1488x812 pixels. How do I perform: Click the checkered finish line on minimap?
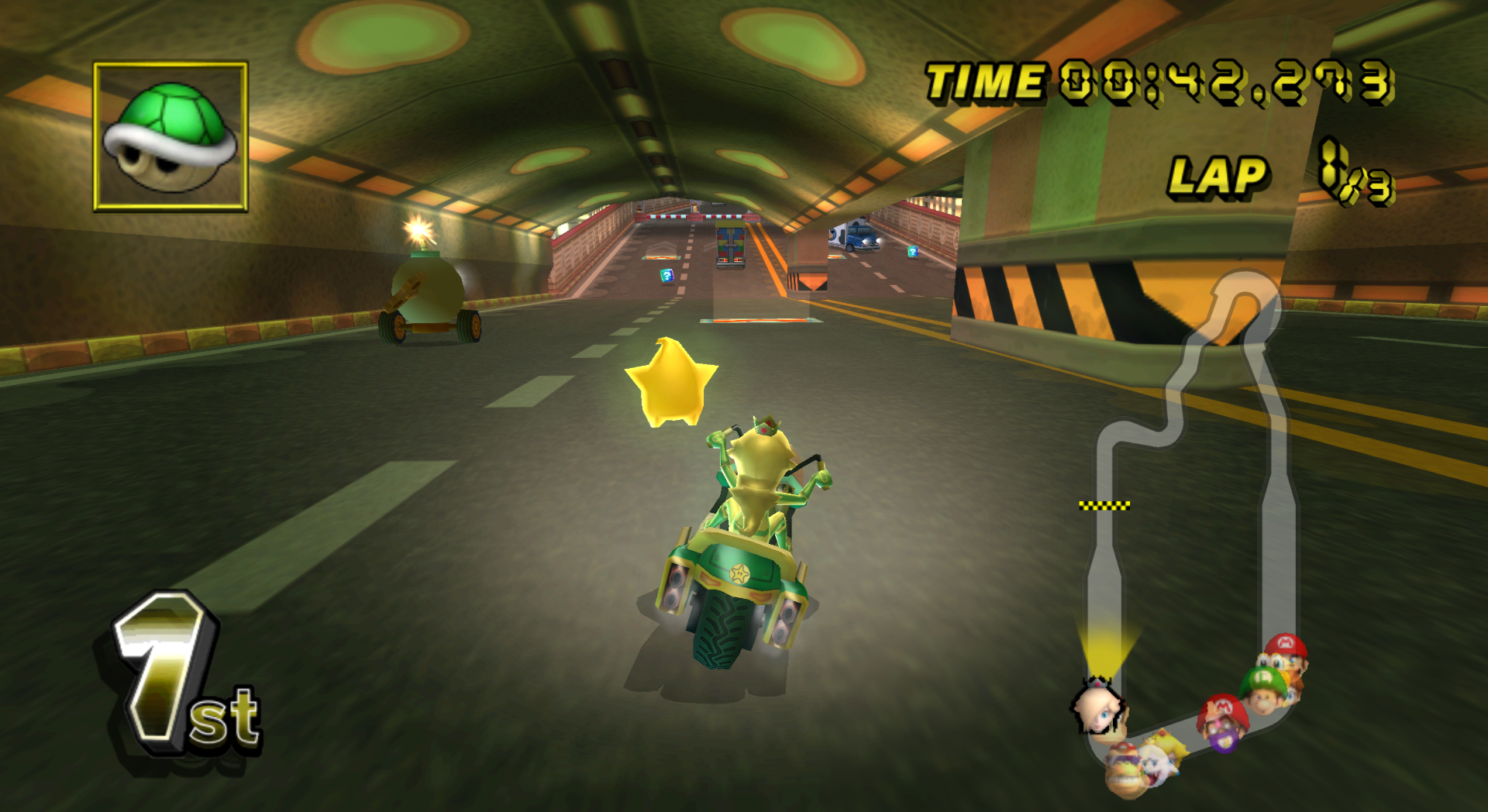coord(1104,506)
